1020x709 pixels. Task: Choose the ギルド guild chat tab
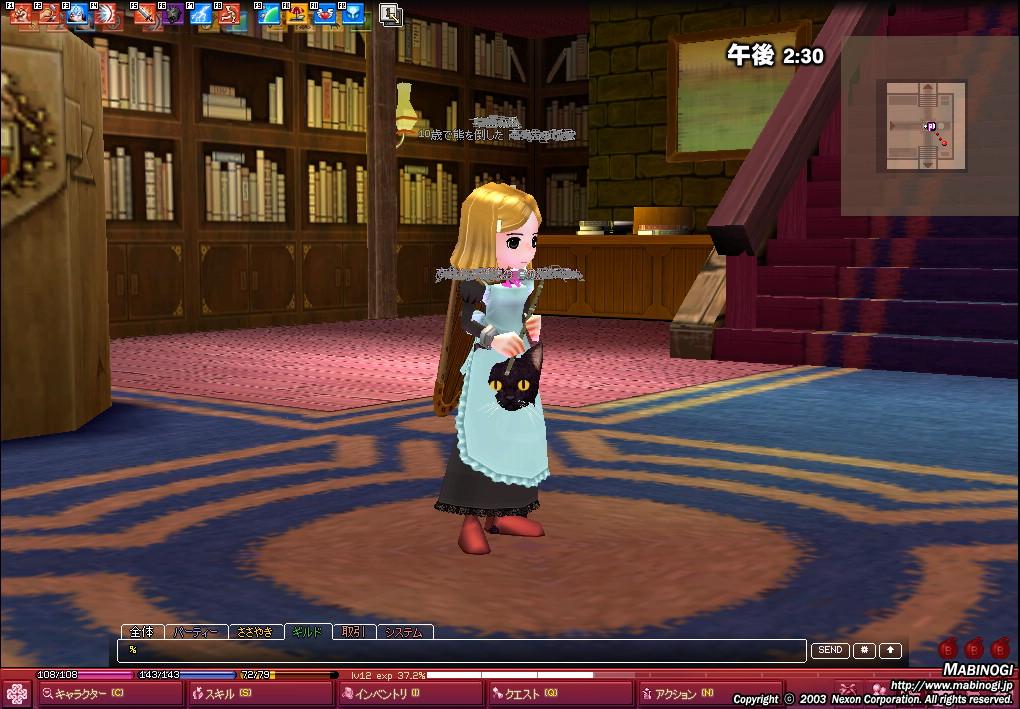308,632
